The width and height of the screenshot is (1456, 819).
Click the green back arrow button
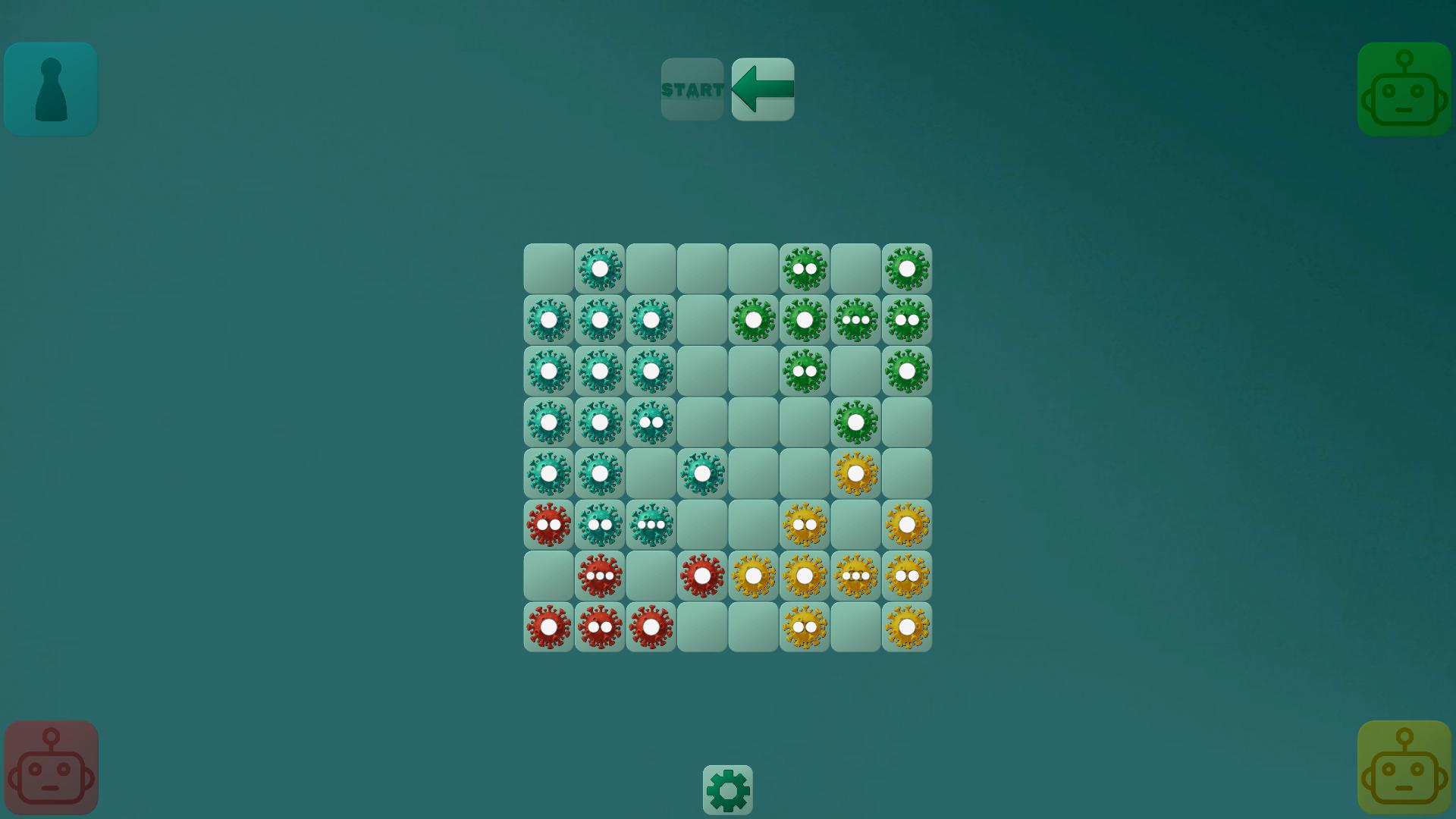pos(762,89)
